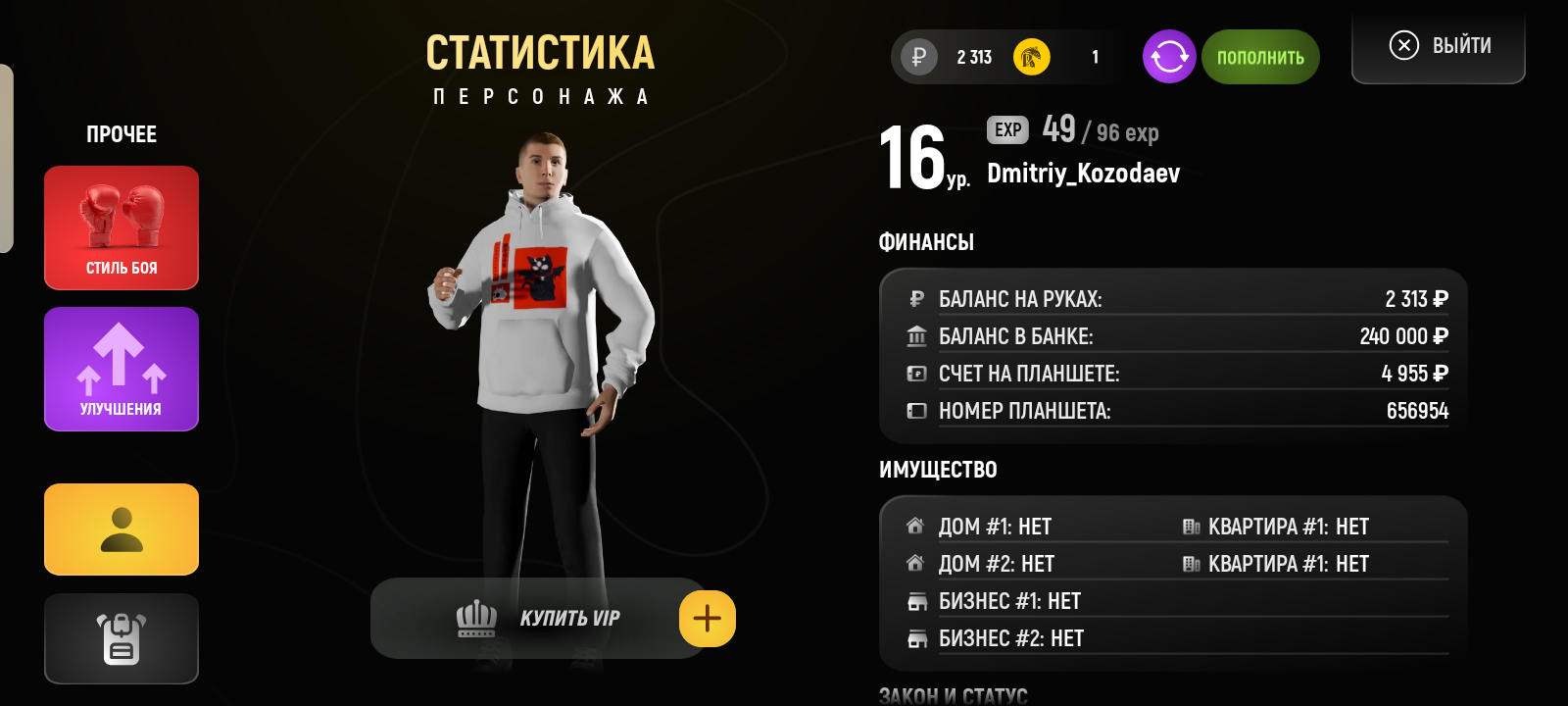The image size is (1568, 706).
Task: Open the backpack inventory icon in sidebar
Action: 121,638
